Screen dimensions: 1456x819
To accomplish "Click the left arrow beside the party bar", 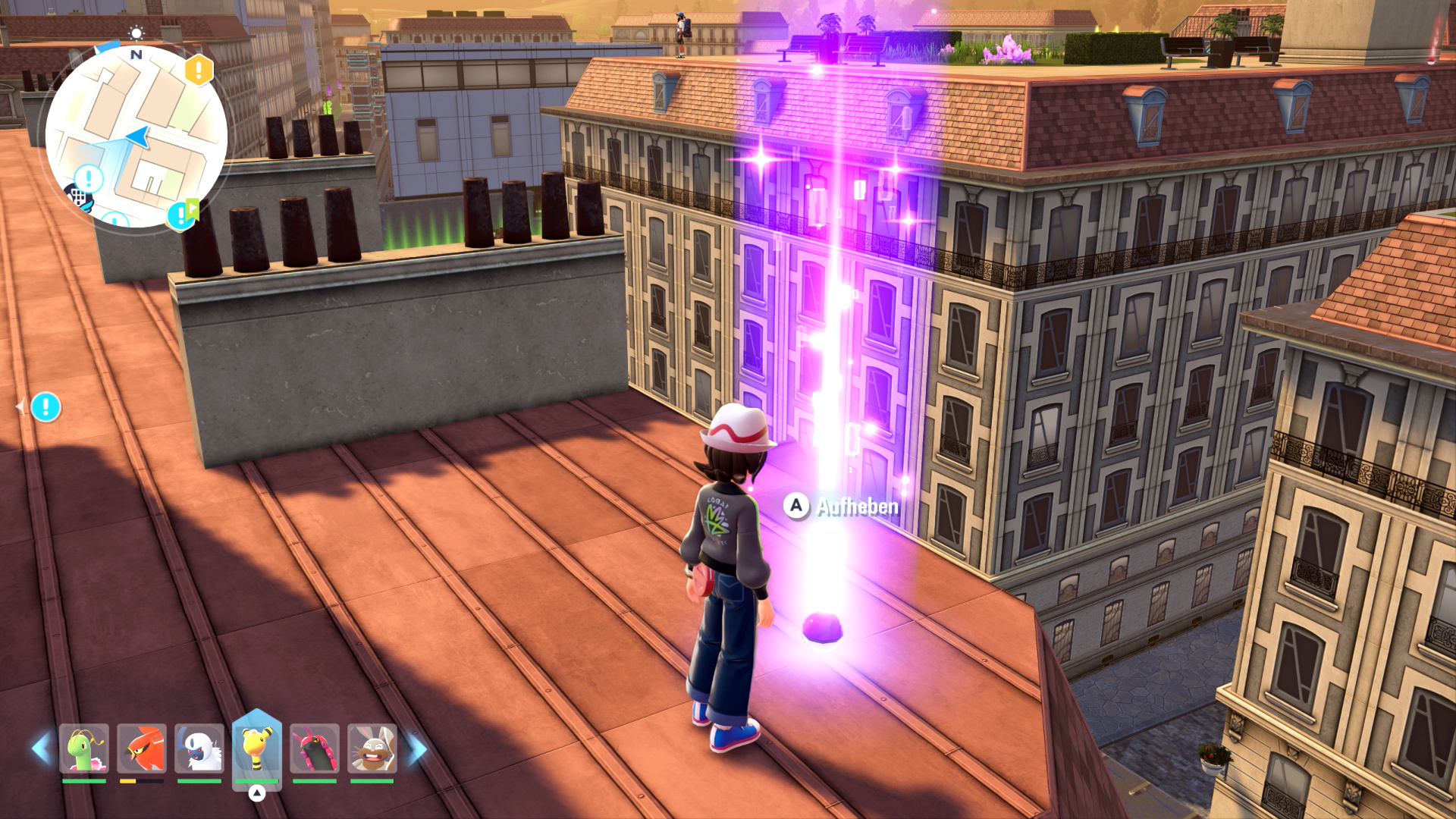I will (x=42, y=748).
